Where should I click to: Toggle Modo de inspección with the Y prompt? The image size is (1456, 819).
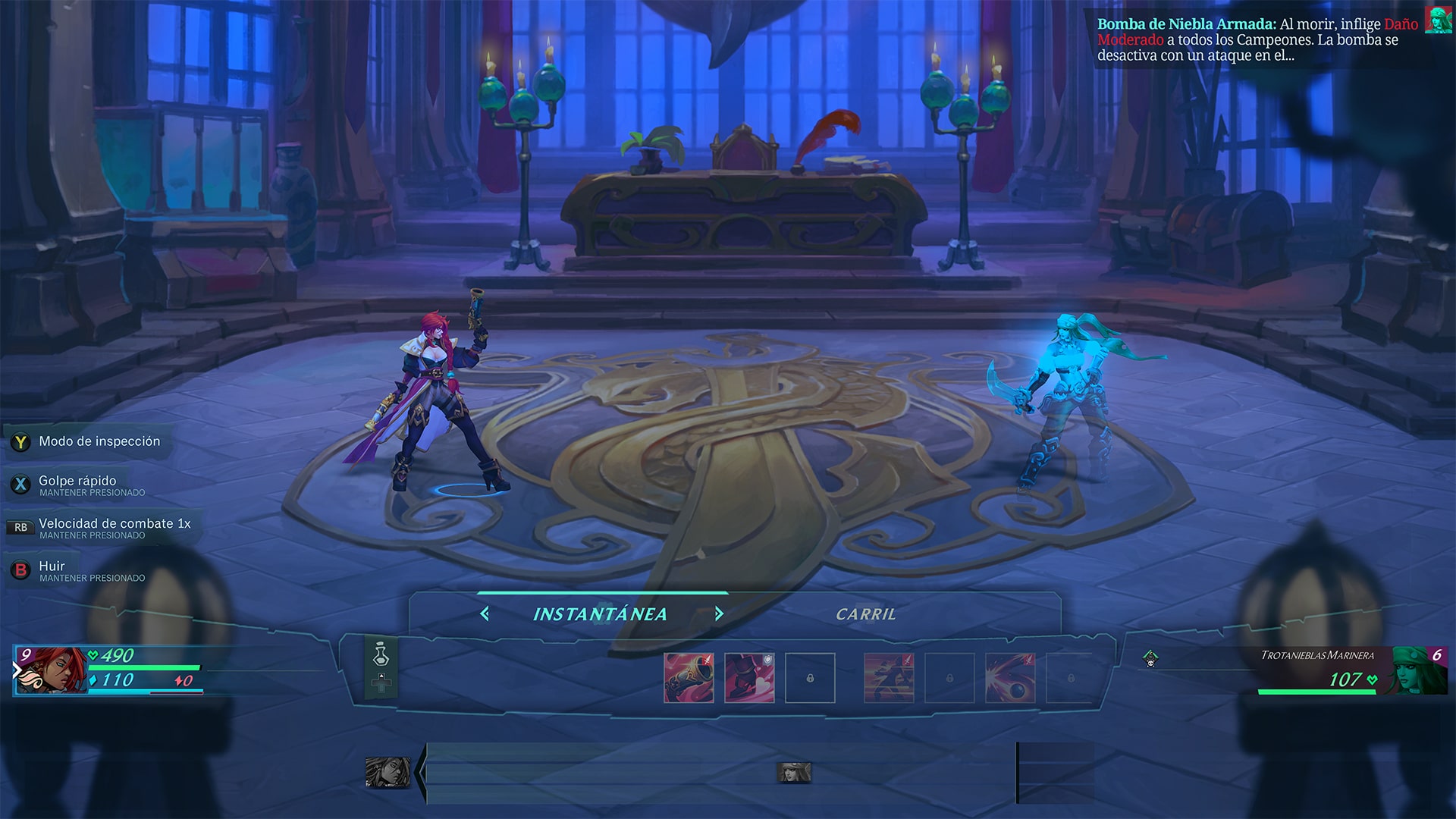[19, 441]
